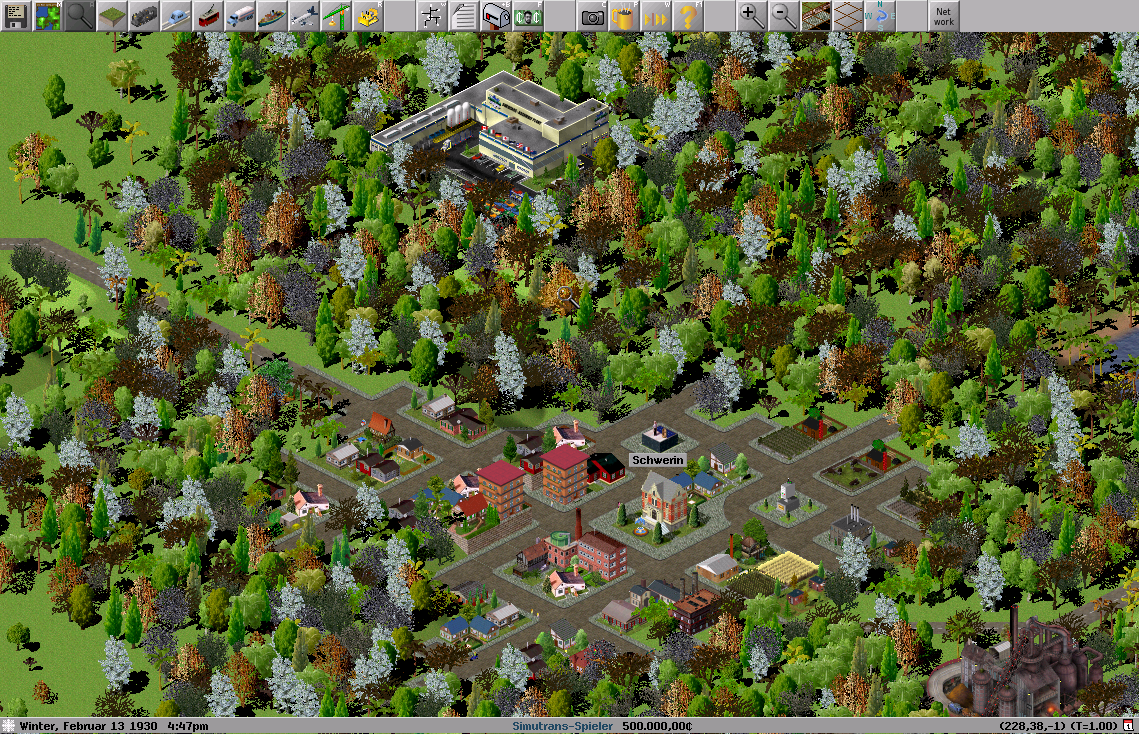This screenshot has height=734, width=1139.
Task: Open help with the question mark
Action: [x=687, y=16]
